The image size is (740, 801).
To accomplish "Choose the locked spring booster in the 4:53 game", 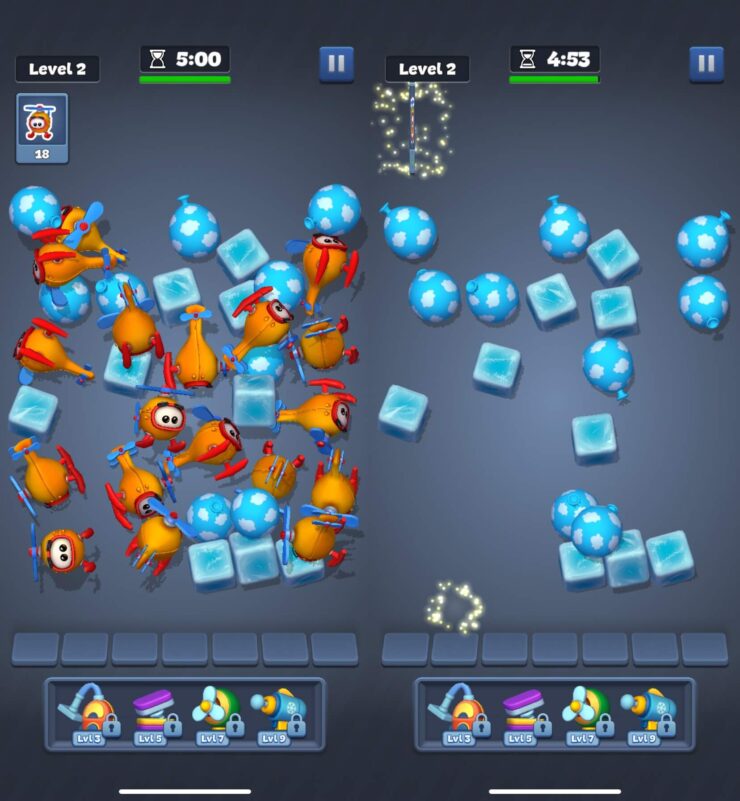I will pyautogui.click(x=522, y=712).
